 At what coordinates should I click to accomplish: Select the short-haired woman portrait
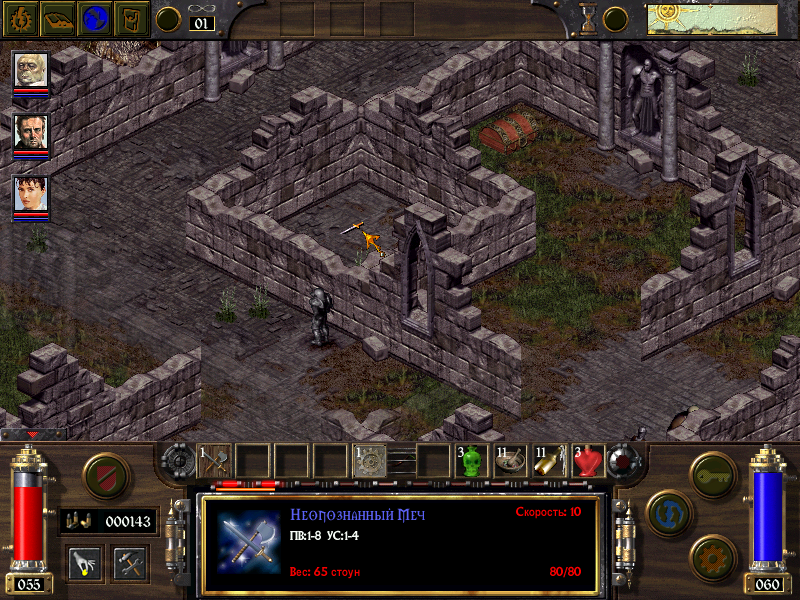click(x=31, y=196)
